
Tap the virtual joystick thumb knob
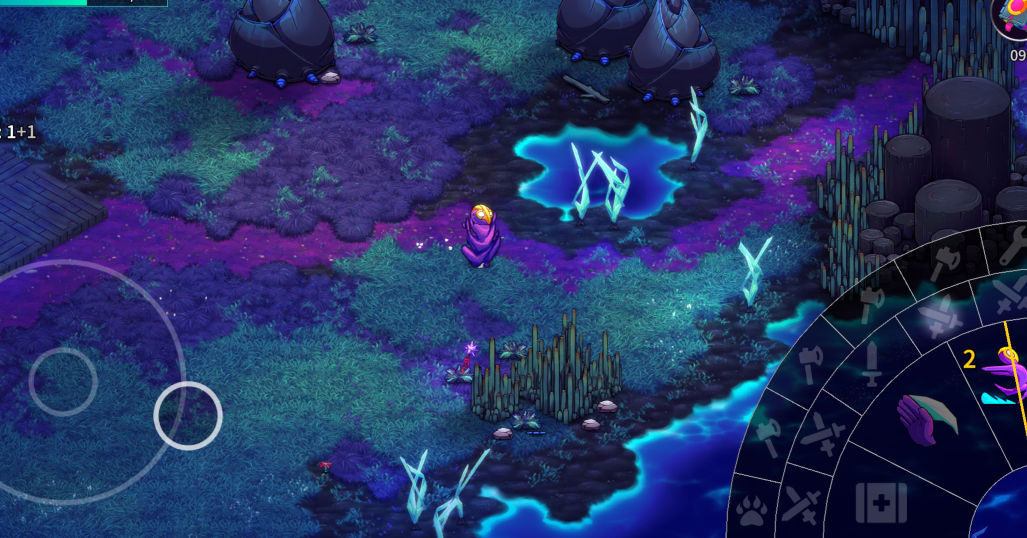click(x=188, y=415)
